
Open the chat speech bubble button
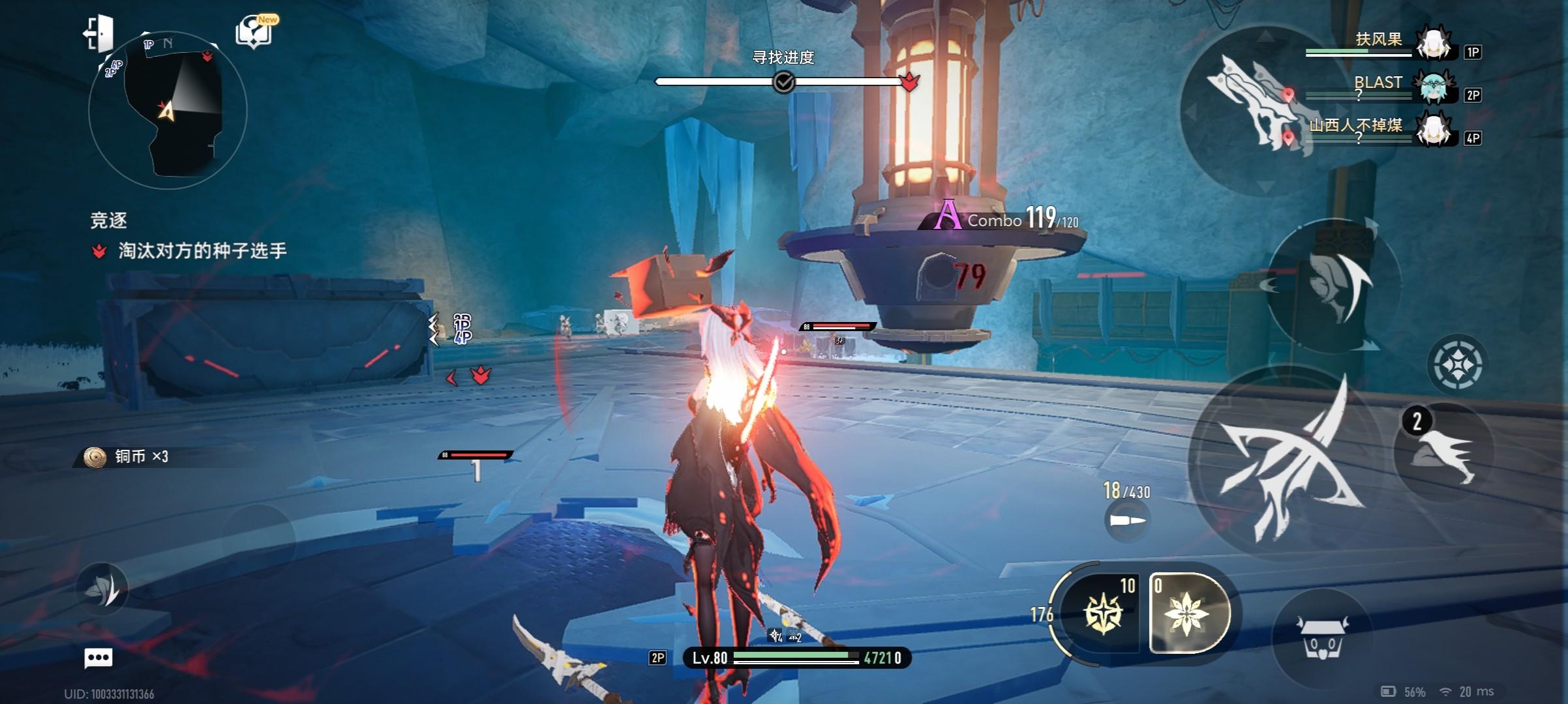(x=98, y=658)
